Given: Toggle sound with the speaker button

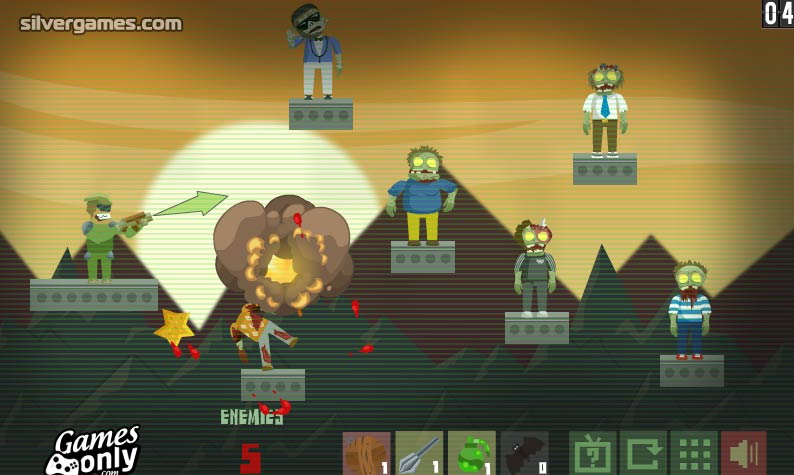Looking at the screenshot, I should click(744, 453).
